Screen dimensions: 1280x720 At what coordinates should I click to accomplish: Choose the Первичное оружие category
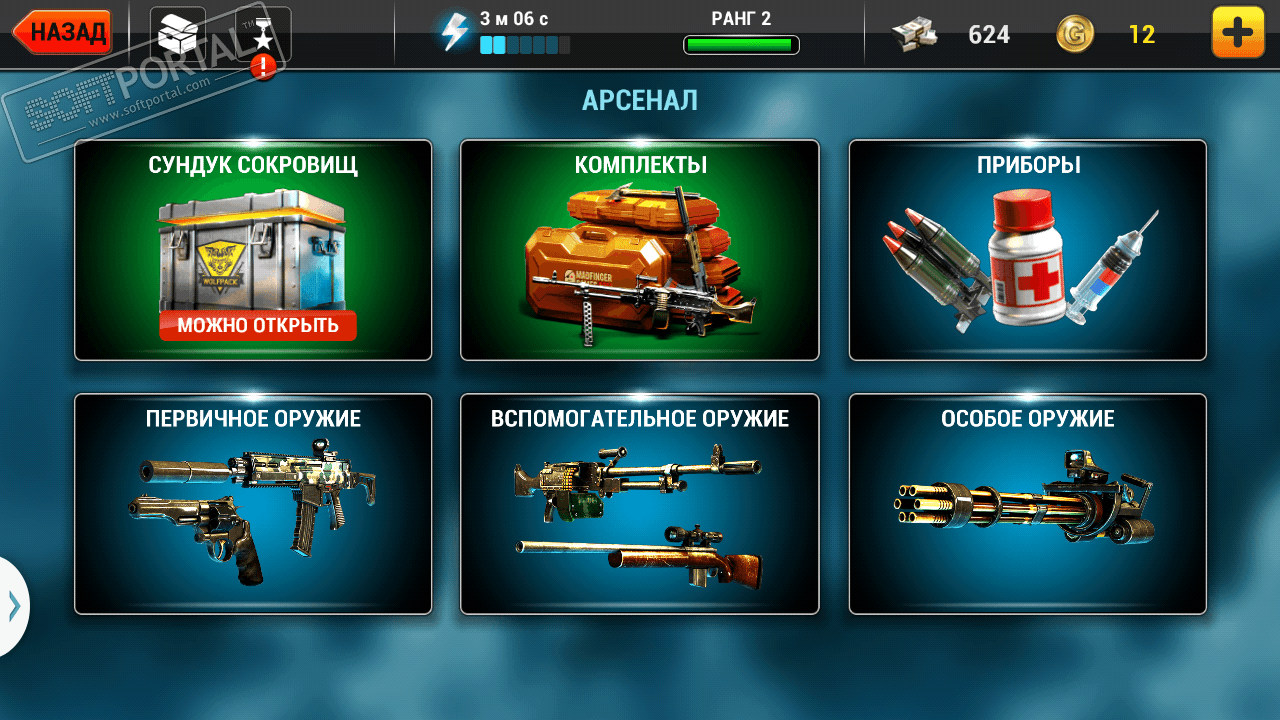pyautogui.click(x=253, y=504)
